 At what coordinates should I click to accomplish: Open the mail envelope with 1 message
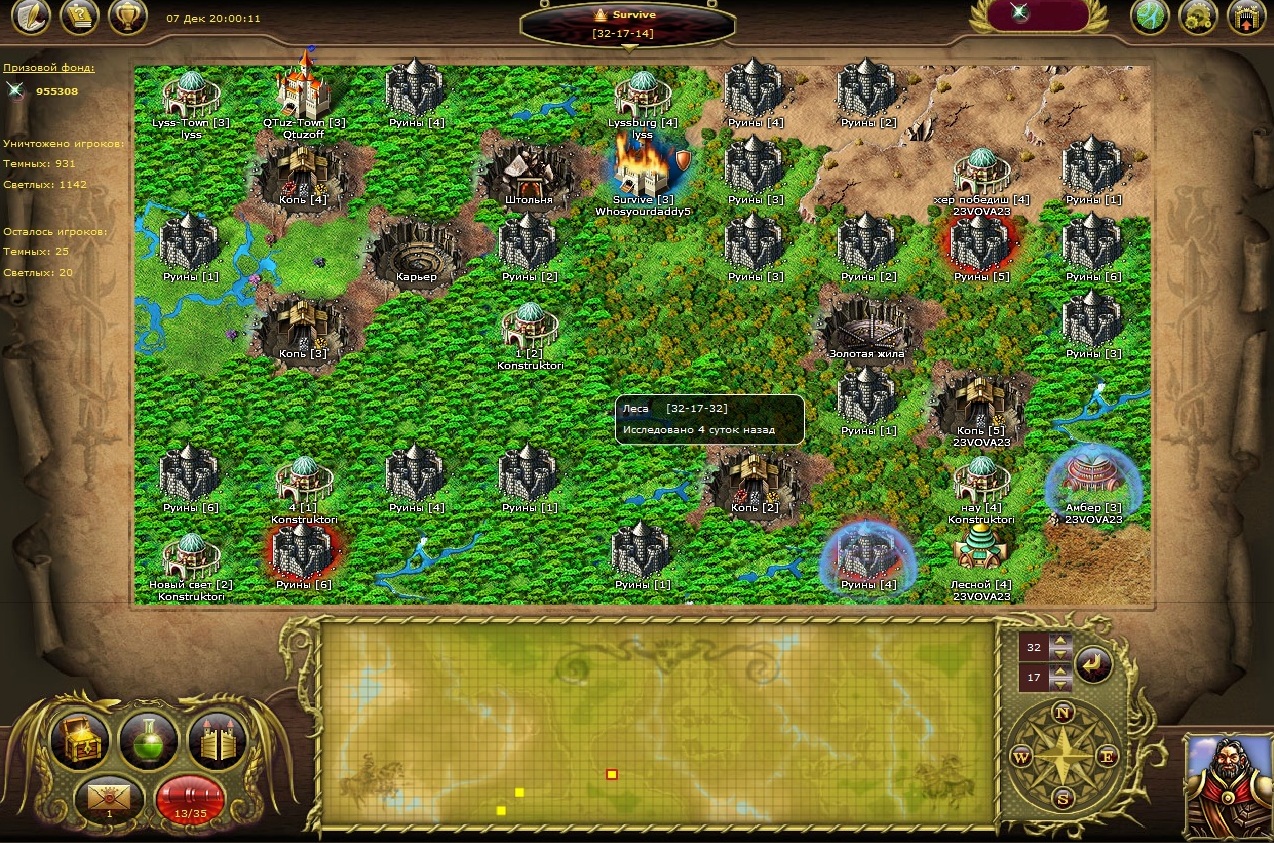(x=109, y=798)
